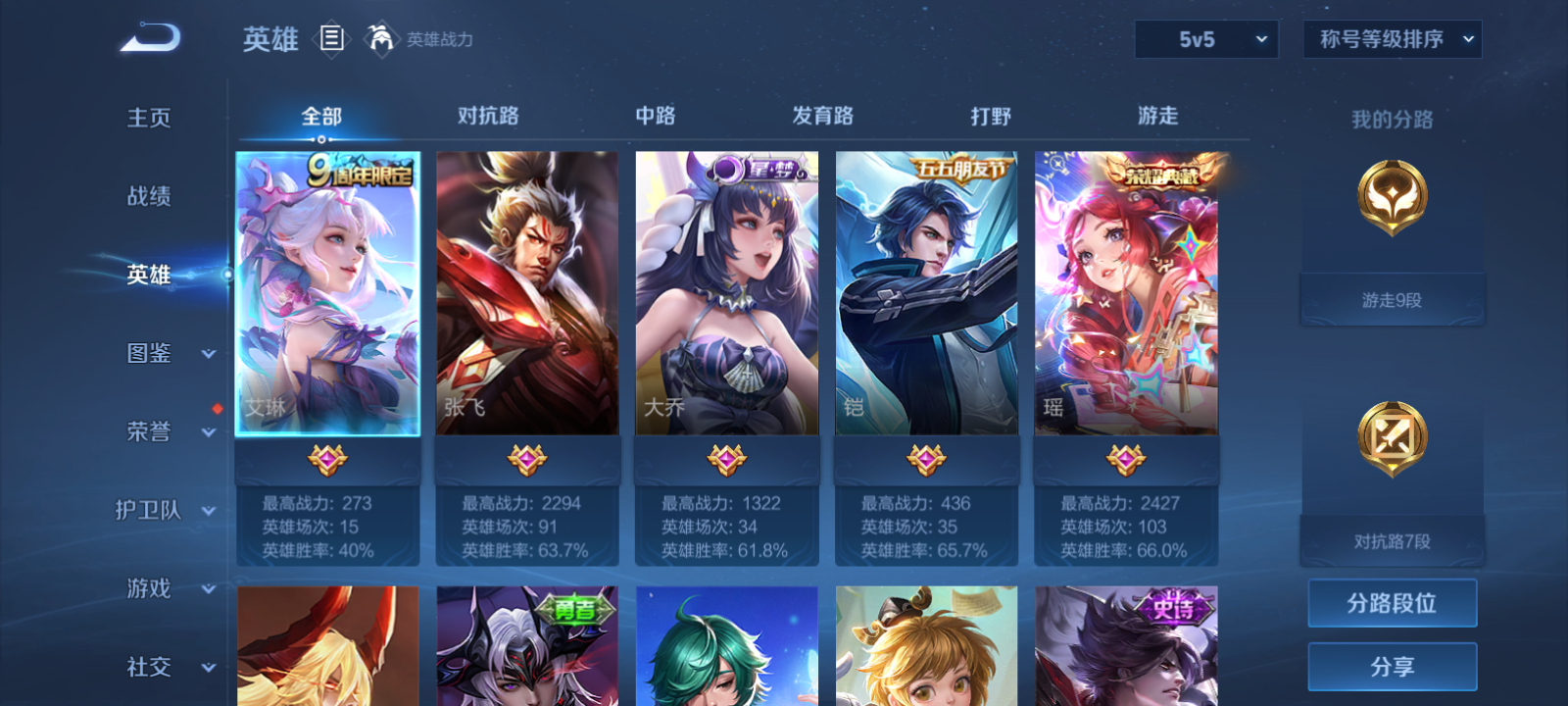Switch to the 打野 tab

coord(992,116)
